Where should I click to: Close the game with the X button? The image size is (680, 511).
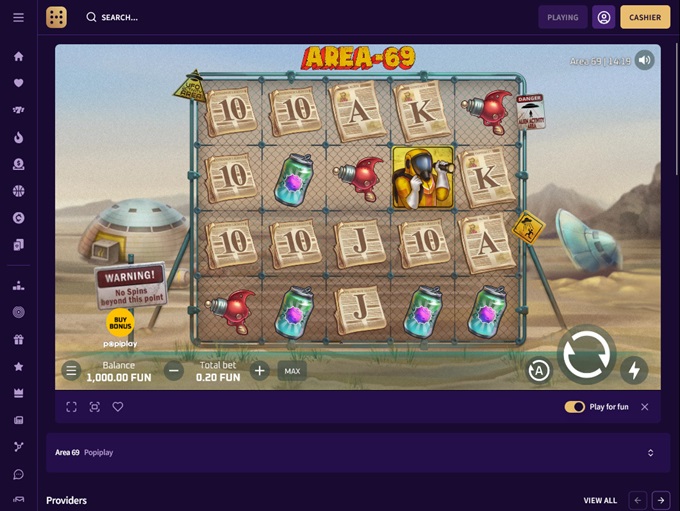(645, 407)
